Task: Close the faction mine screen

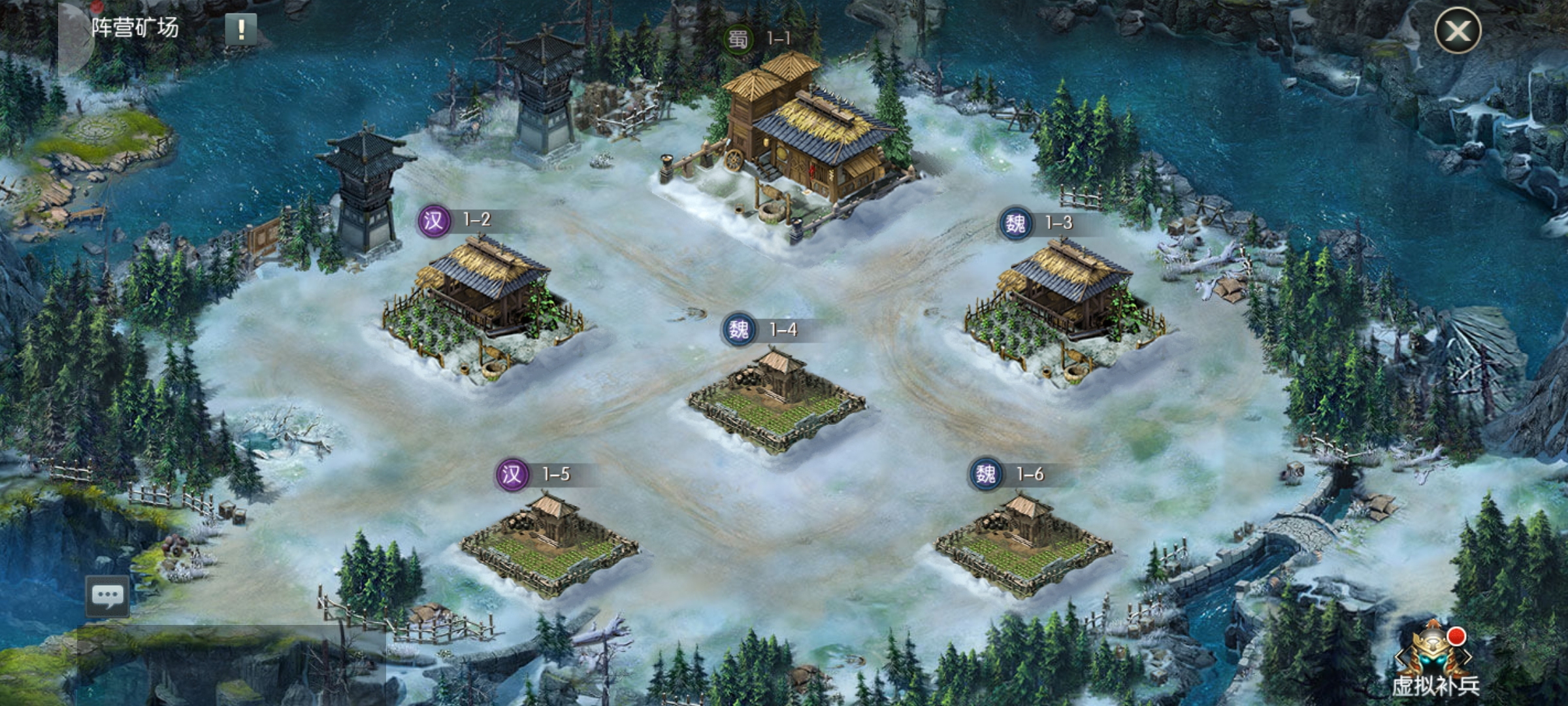Action: coord(1457,30)
